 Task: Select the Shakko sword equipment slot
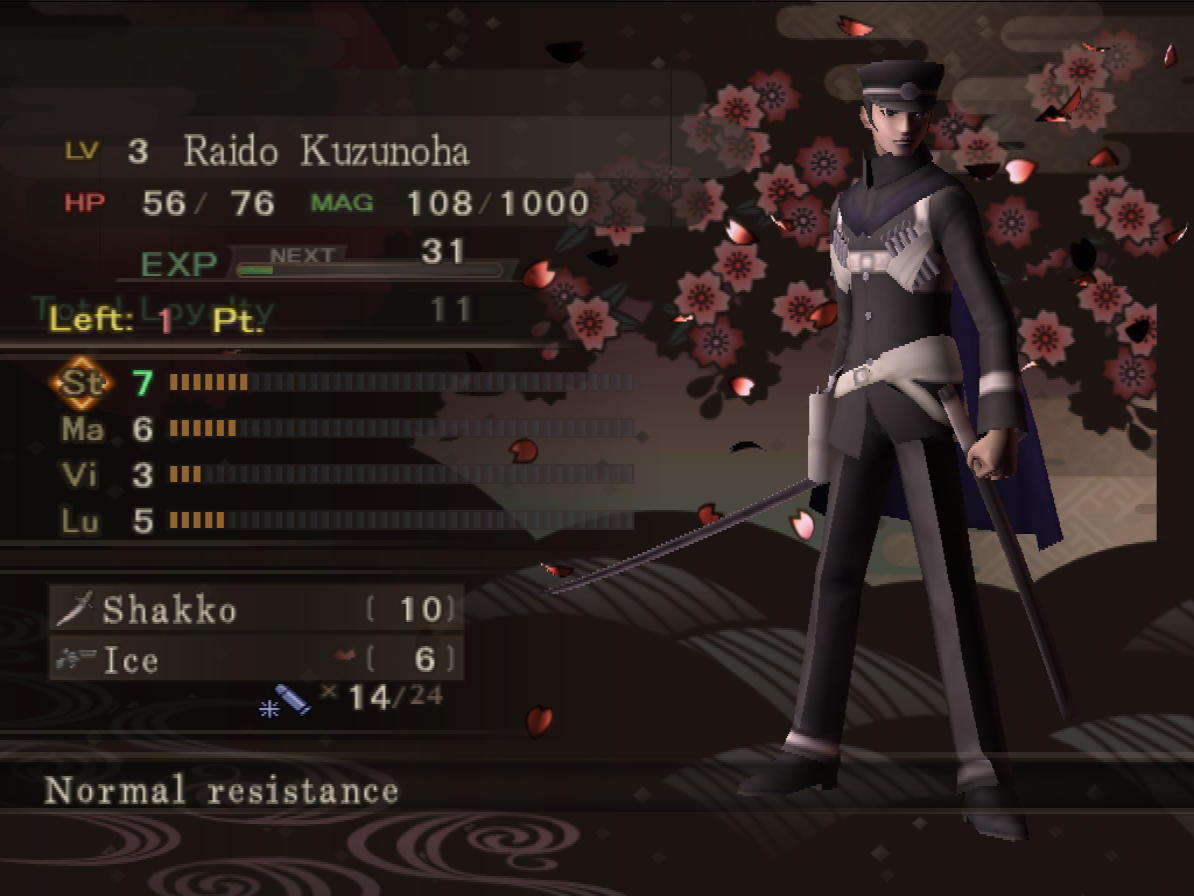pyautogui.click(x=256, y=609)
